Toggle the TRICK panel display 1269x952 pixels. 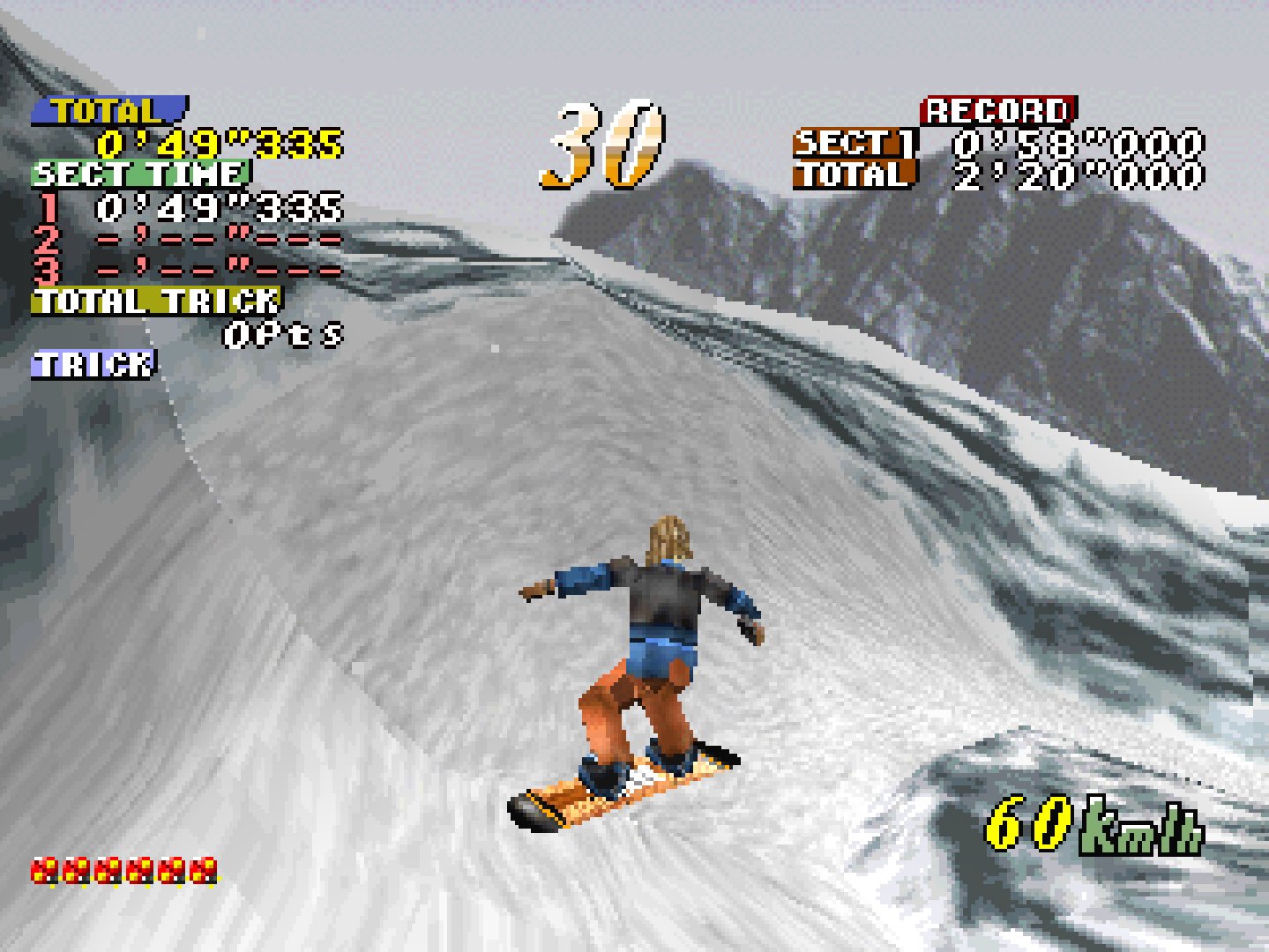91,361
